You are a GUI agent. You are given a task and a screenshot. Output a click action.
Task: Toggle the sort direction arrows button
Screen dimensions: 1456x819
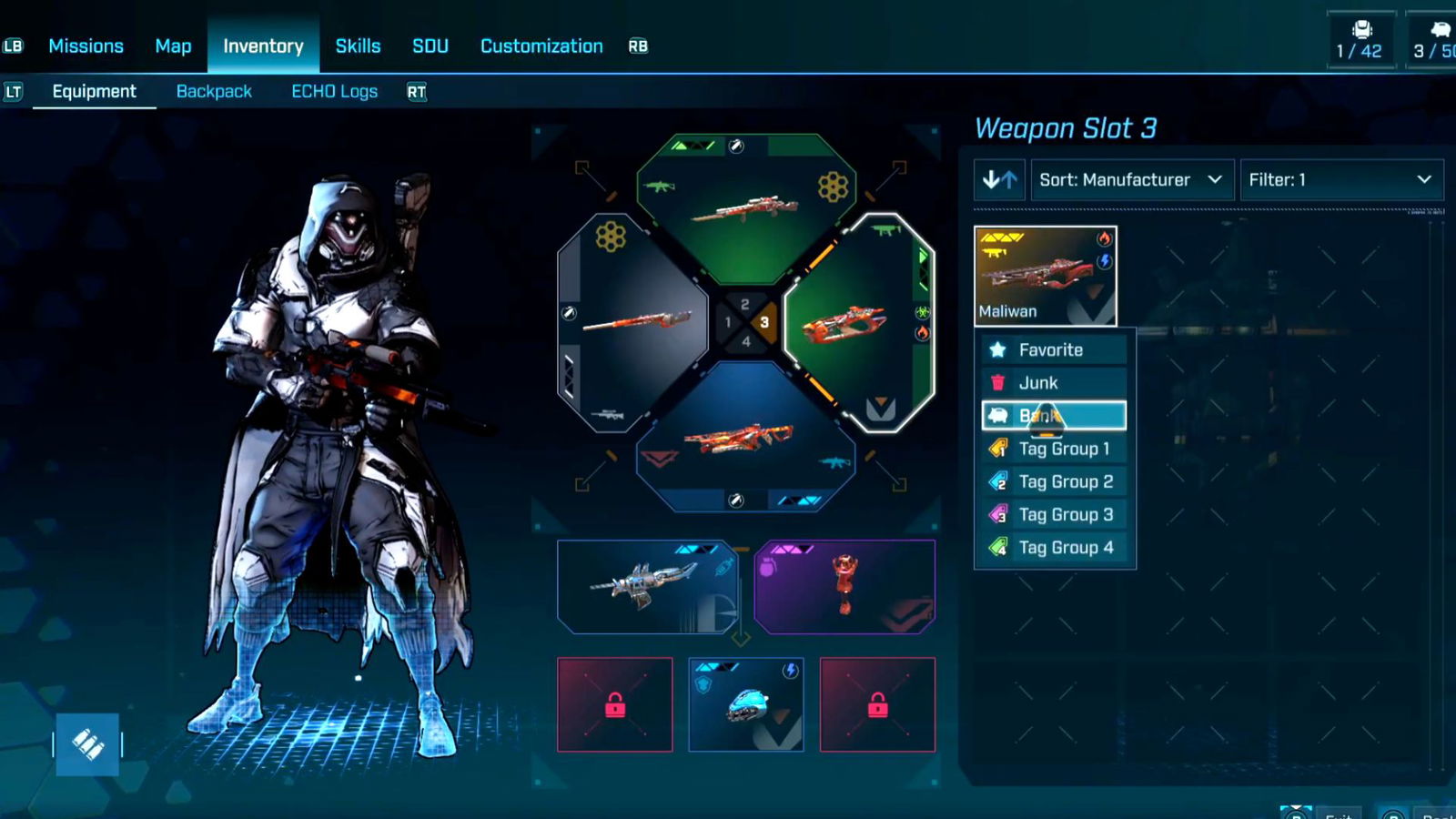pyautogui.click(x=999, y=180)
